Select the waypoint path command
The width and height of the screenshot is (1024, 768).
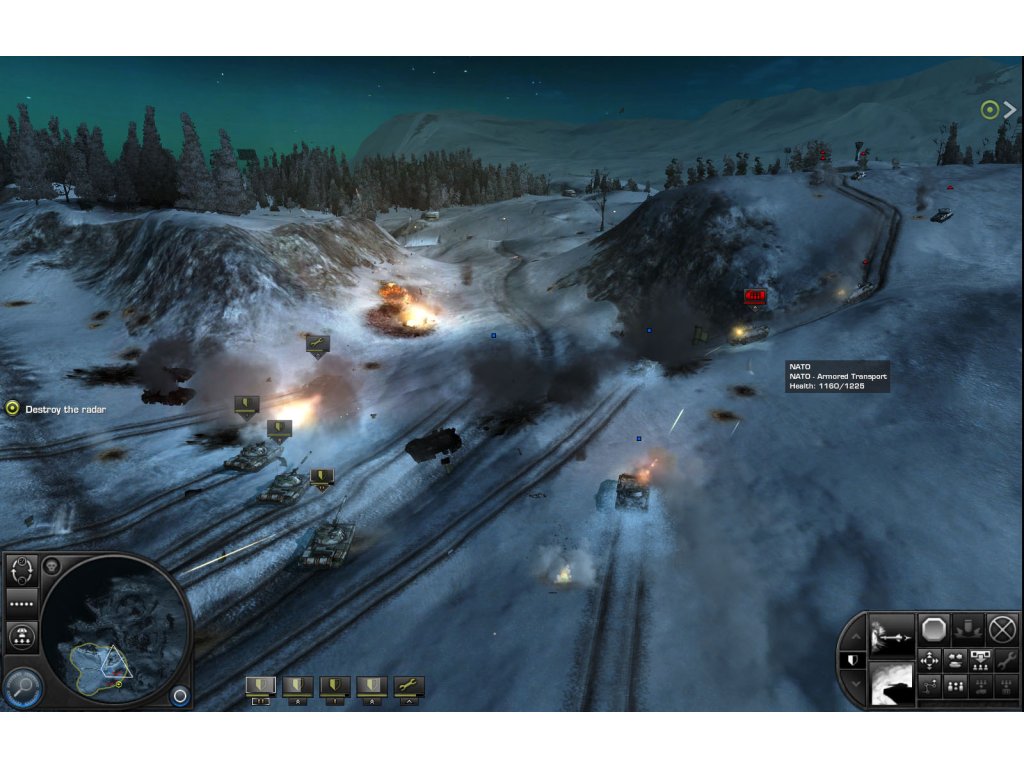[930, 686]
